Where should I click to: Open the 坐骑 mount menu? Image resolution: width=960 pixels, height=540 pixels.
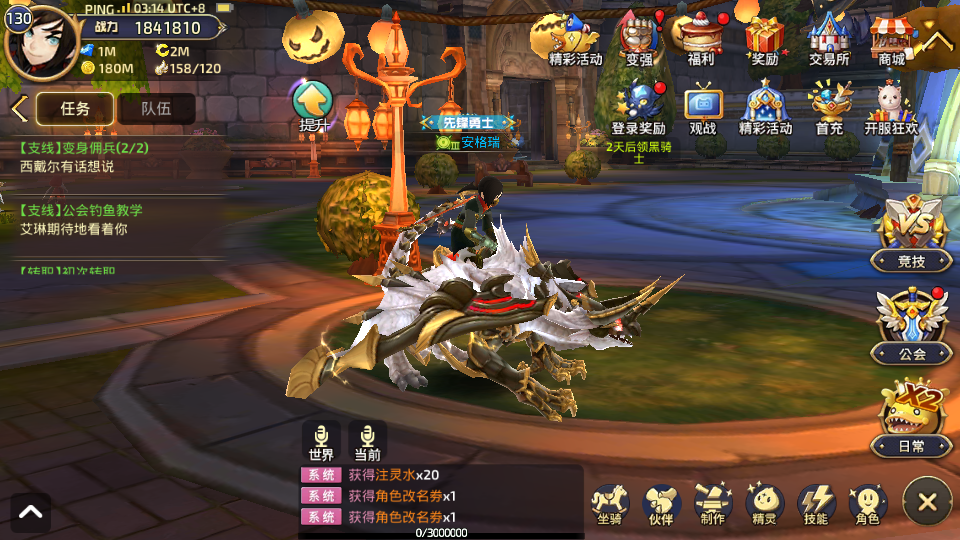pyautogui.click(x=609, y=503)
